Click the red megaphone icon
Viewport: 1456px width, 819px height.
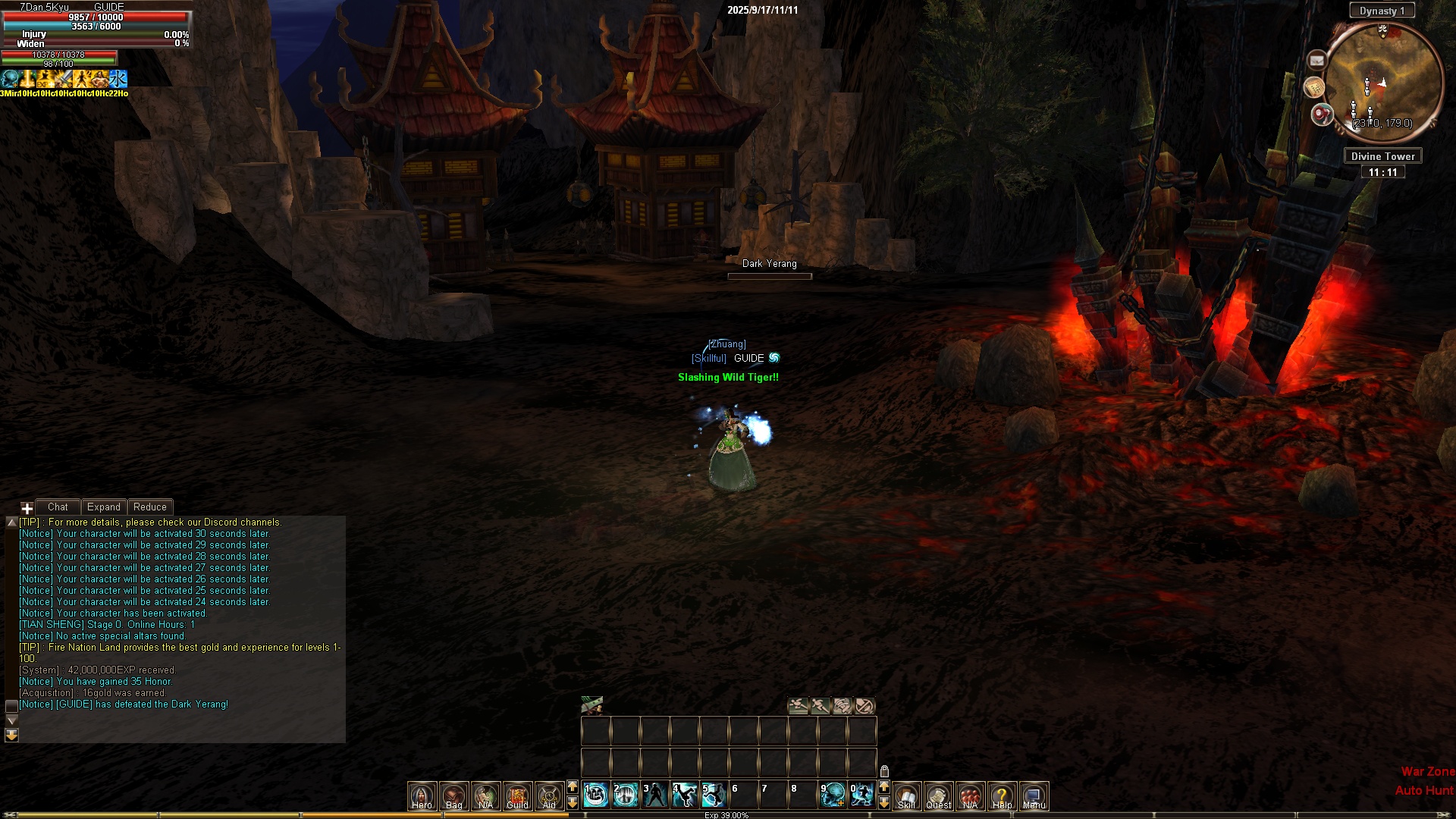tap(1322, 115)
